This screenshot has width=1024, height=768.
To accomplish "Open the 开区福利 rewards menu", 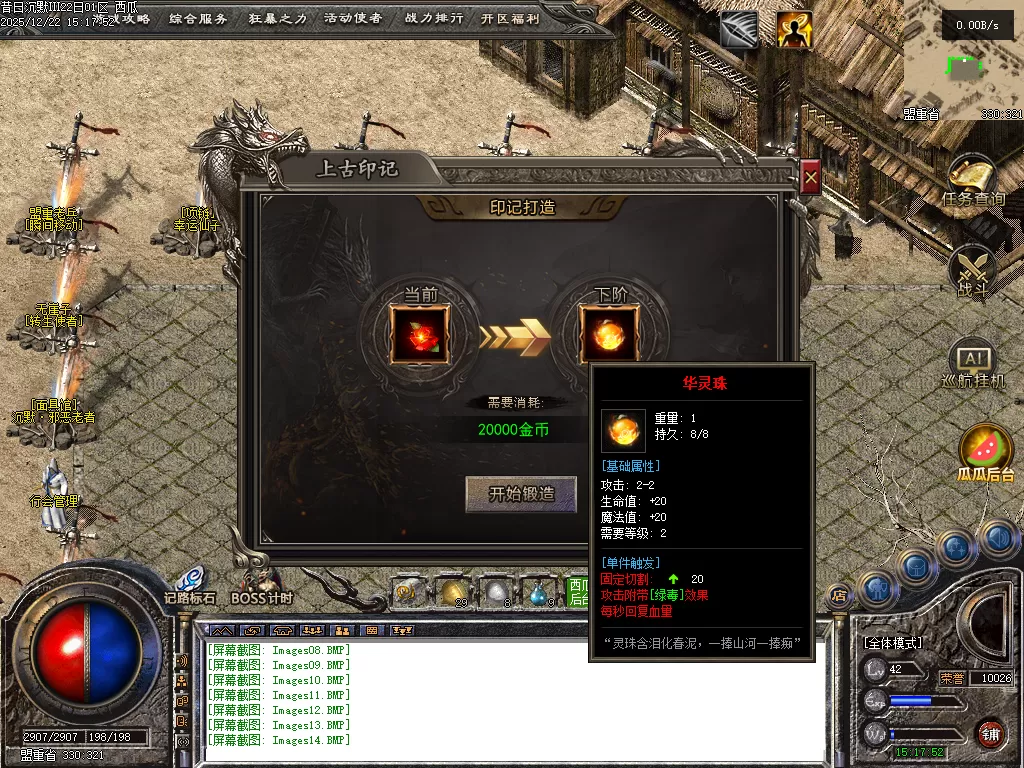I will [510, 18].
